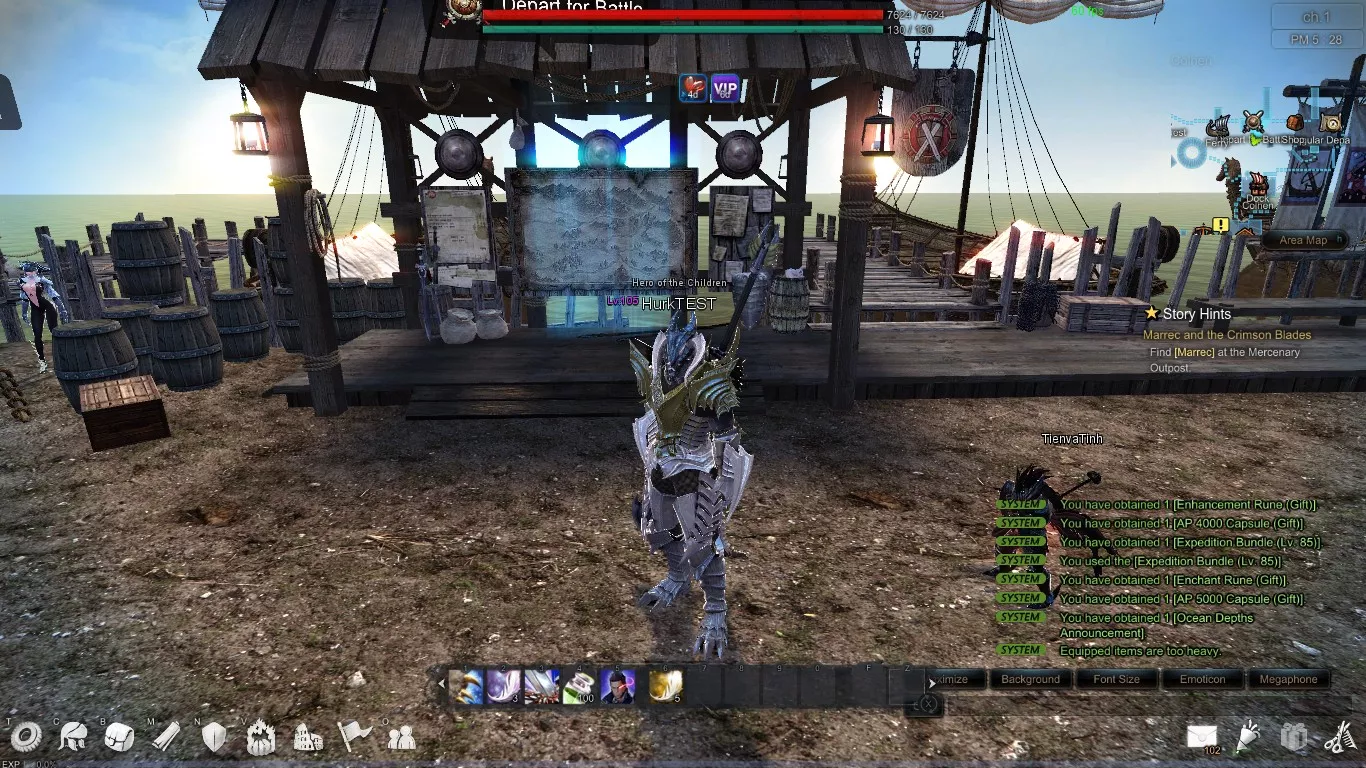Select the character portrait hotbar item
Screen dimensions: 1366x768
(x=617, y=687)
